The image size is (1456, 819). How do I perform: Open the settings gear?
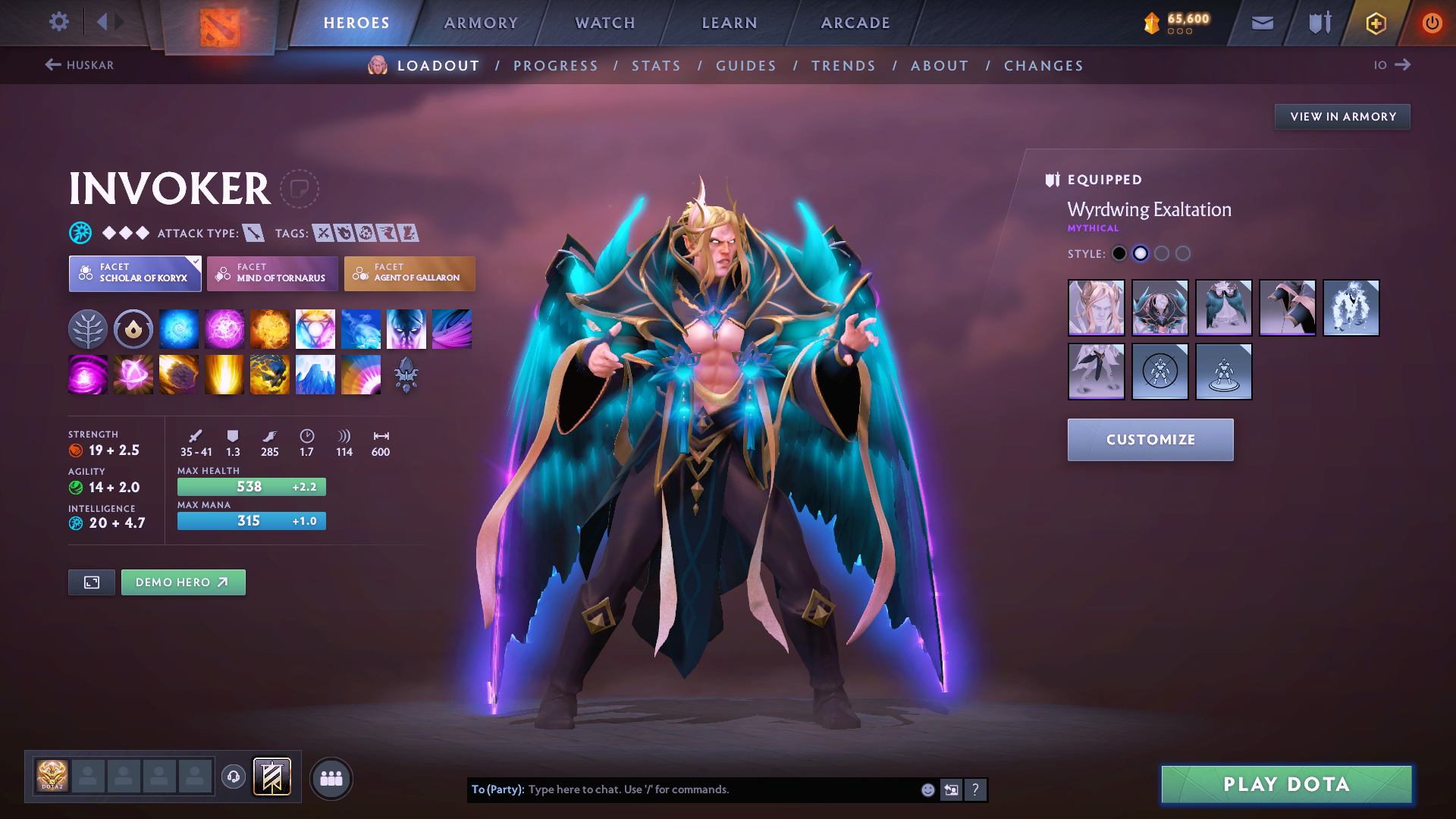click(x=58, y=22)
